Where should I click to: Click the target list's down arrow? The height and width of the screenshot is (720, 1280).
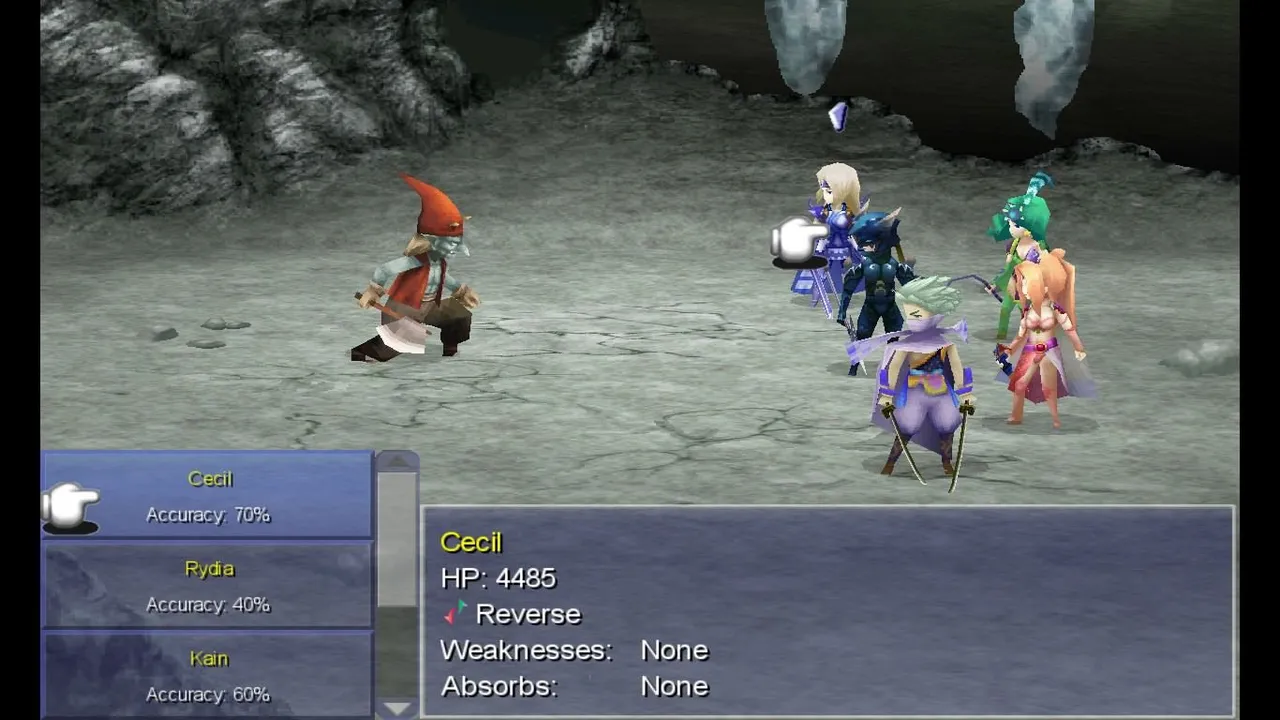point(397,708)
